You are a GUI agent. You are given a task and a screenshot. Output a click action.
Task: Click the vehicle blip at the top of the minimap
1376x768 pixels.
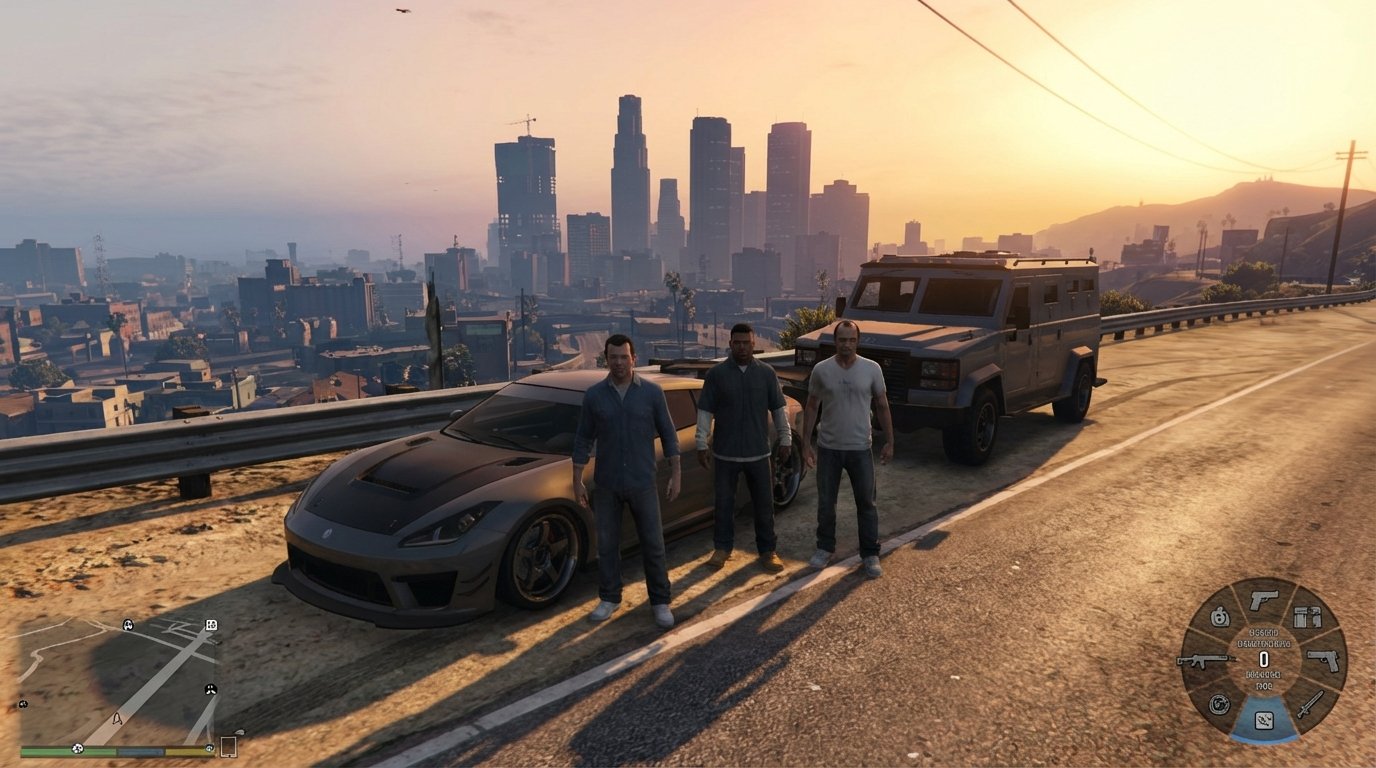tap(127, 626)
